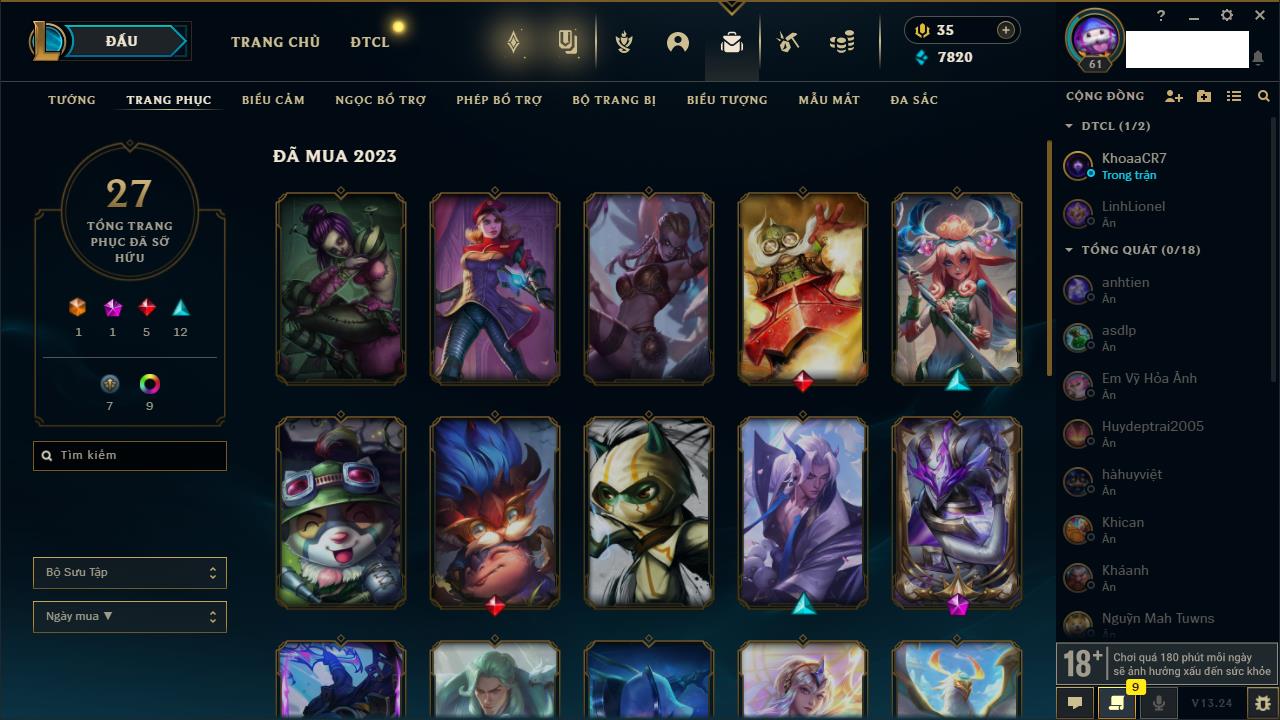Add currency with the plus button
Image resolution: width=1280 pixels, height=720 pixels.
tap(1005, 30)
